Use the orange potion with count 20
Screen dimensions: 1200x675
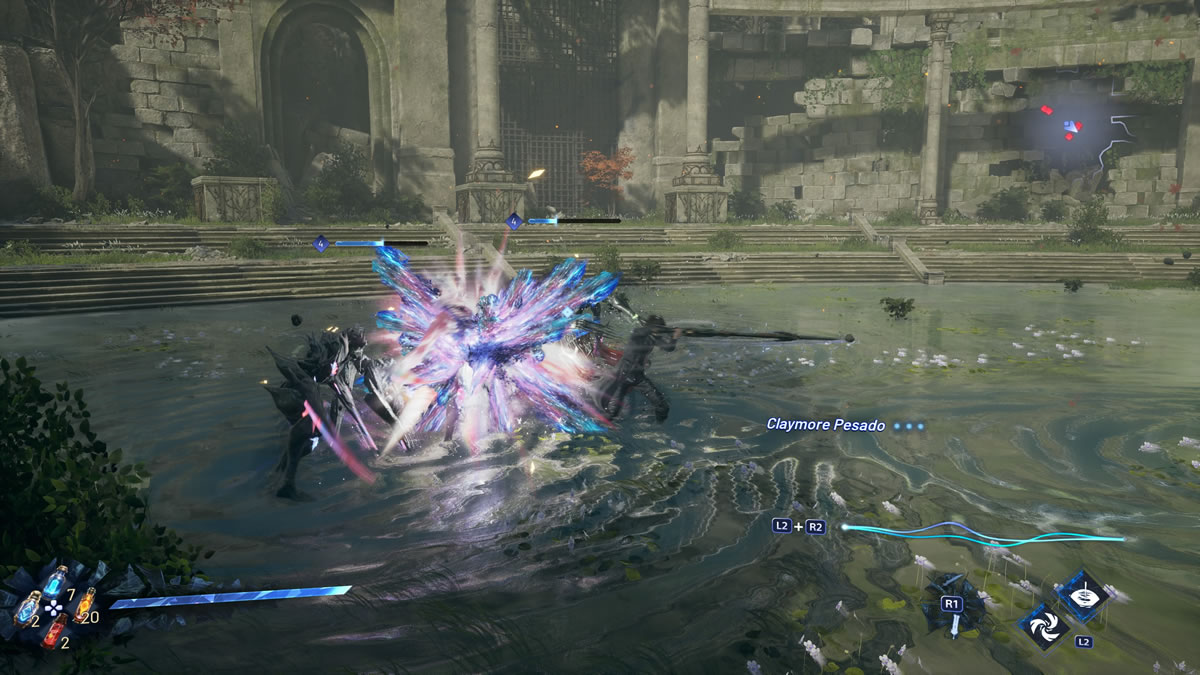[86, 604]
